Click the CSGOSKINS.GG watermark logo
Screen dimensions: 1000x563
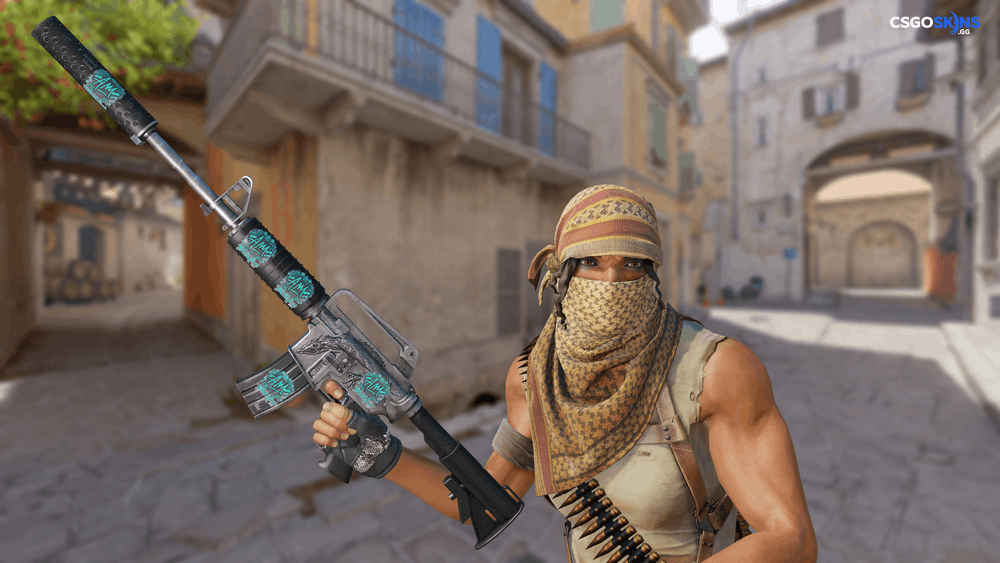pyautogui.click(x=935, y=22)
